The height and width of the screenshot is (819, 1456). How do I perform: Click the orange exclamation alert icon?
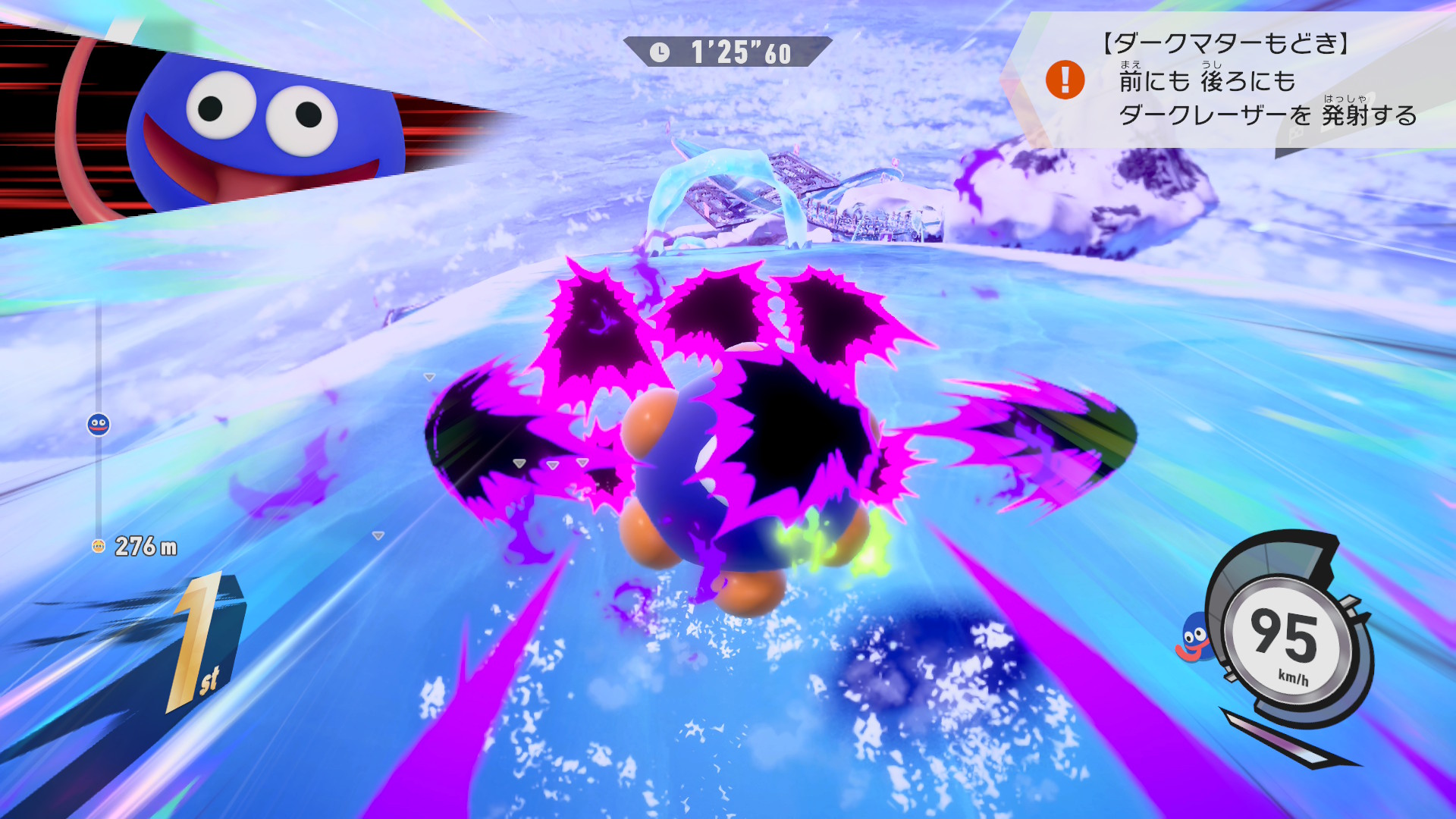coord(1065,80)
